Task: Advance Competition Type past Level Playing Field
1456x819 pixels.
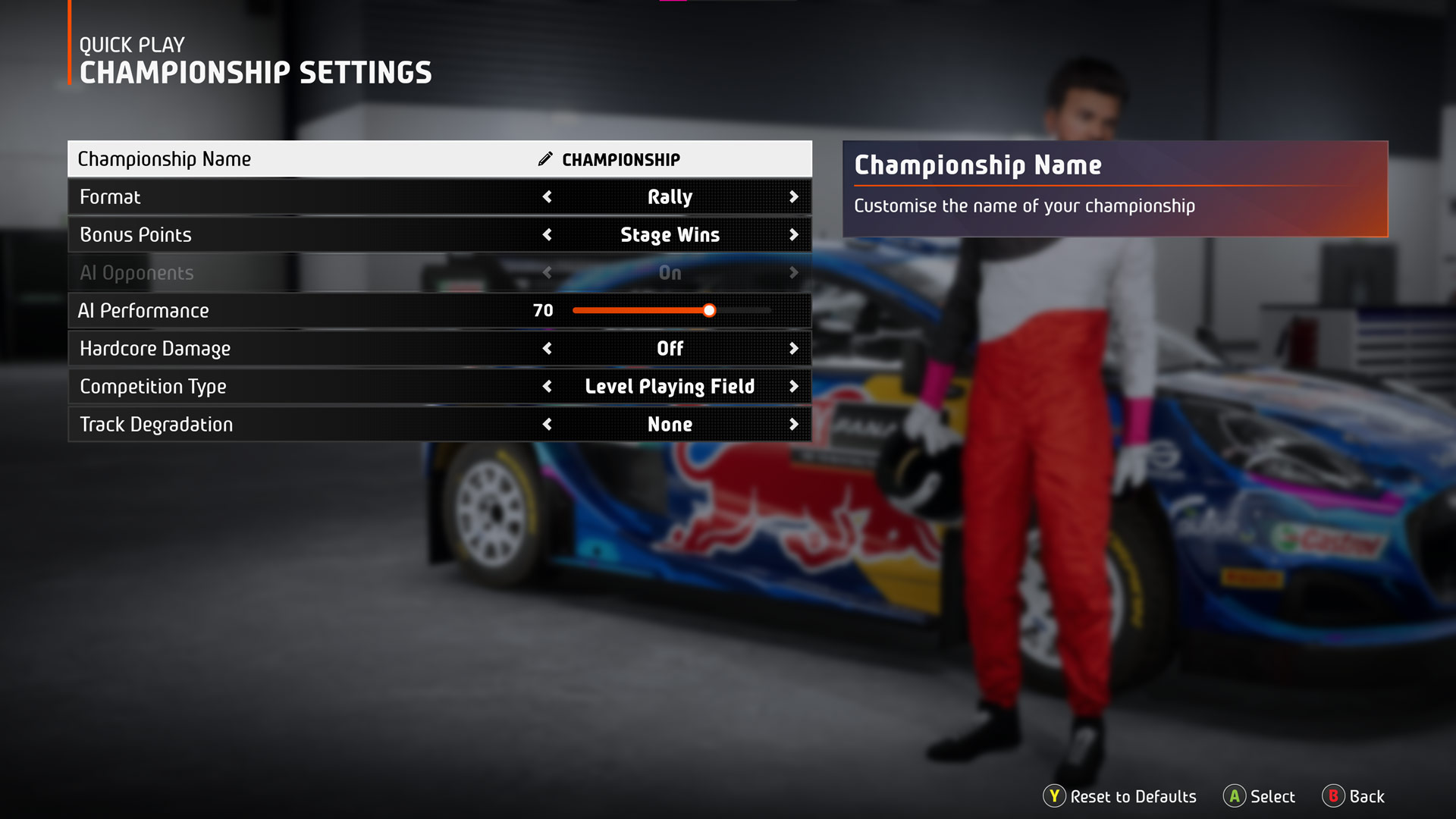Action: coord(793,387)
